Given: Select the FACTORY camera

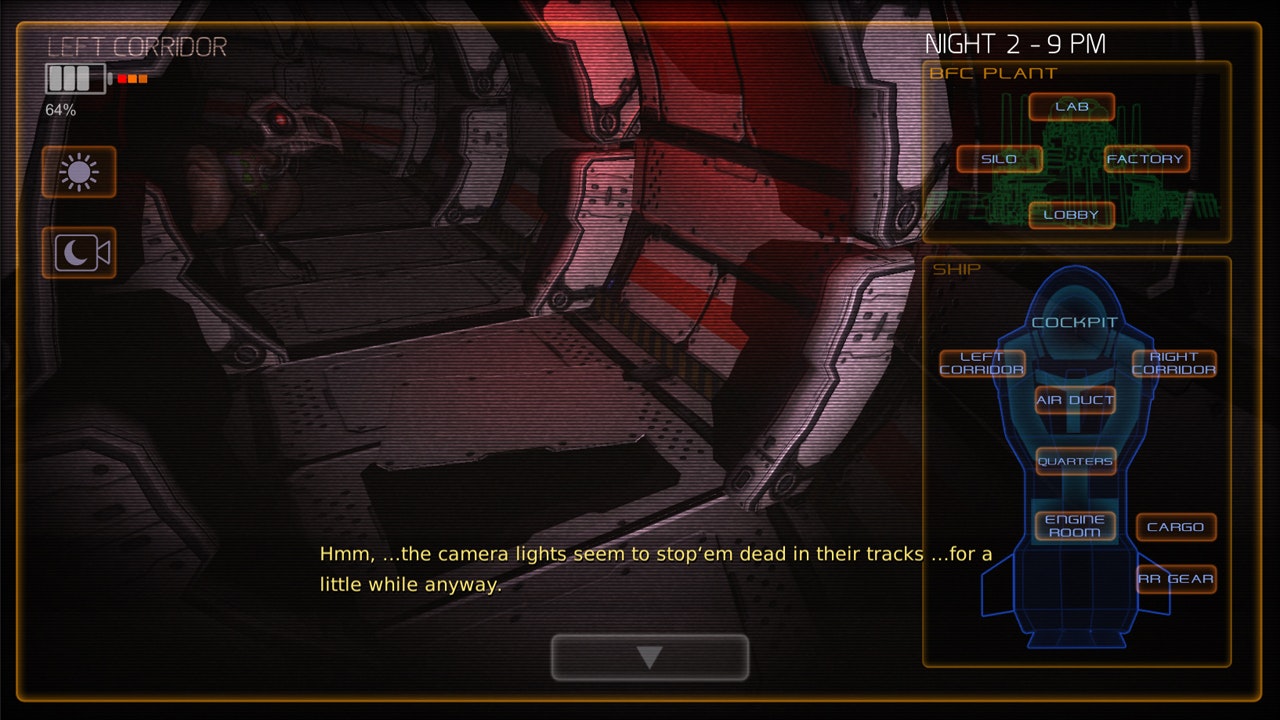Looking at the screenshot, I should [1146, 159].
